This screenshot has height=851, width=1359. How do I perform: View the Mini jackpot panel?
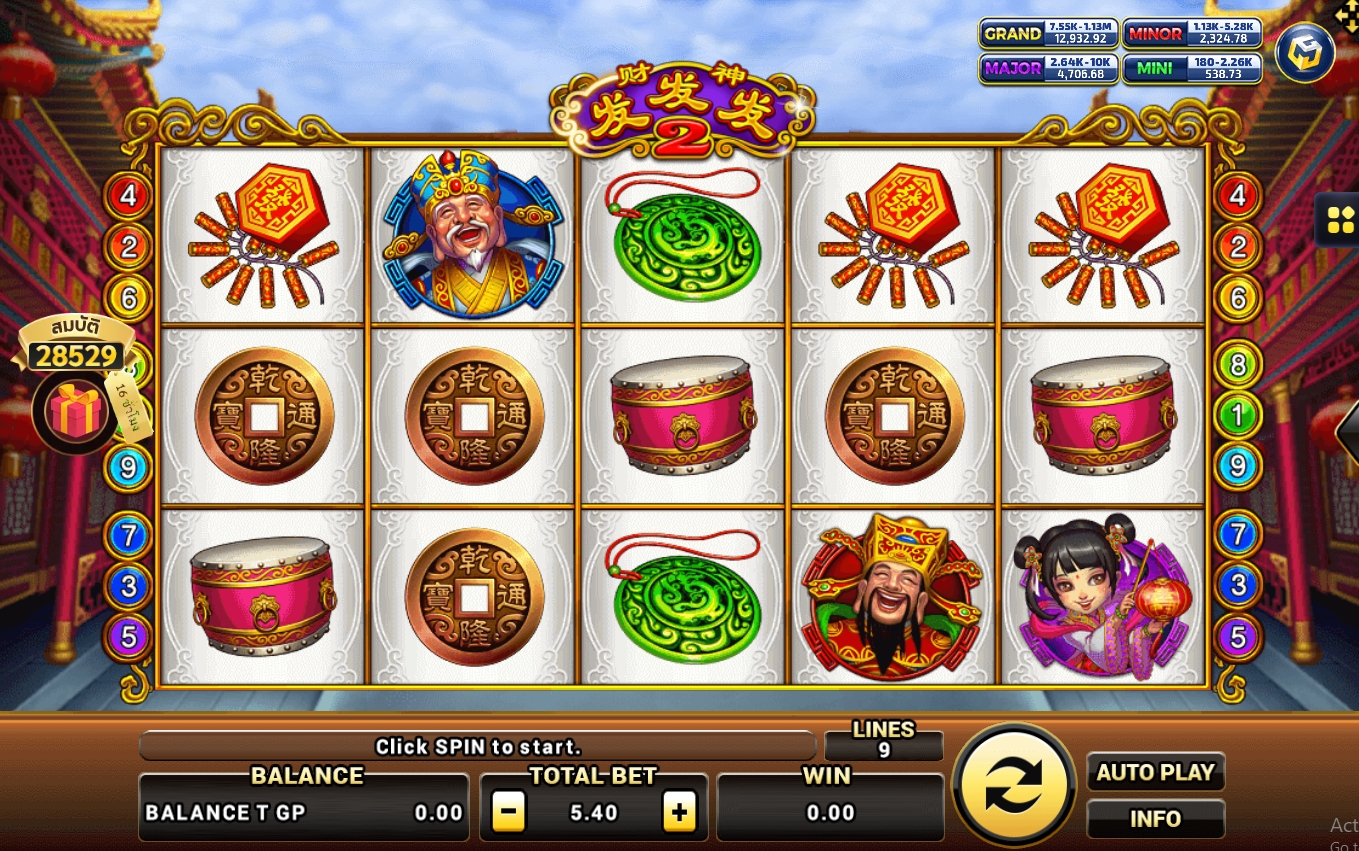(1191, 68)
